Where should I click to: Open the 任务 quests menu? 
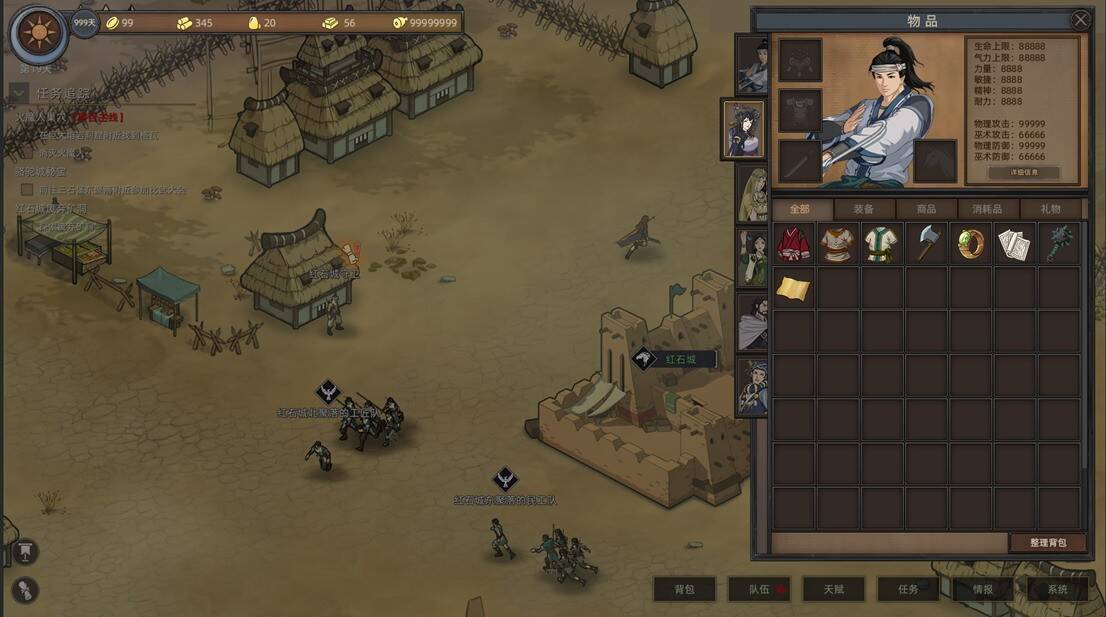[908, 589]
